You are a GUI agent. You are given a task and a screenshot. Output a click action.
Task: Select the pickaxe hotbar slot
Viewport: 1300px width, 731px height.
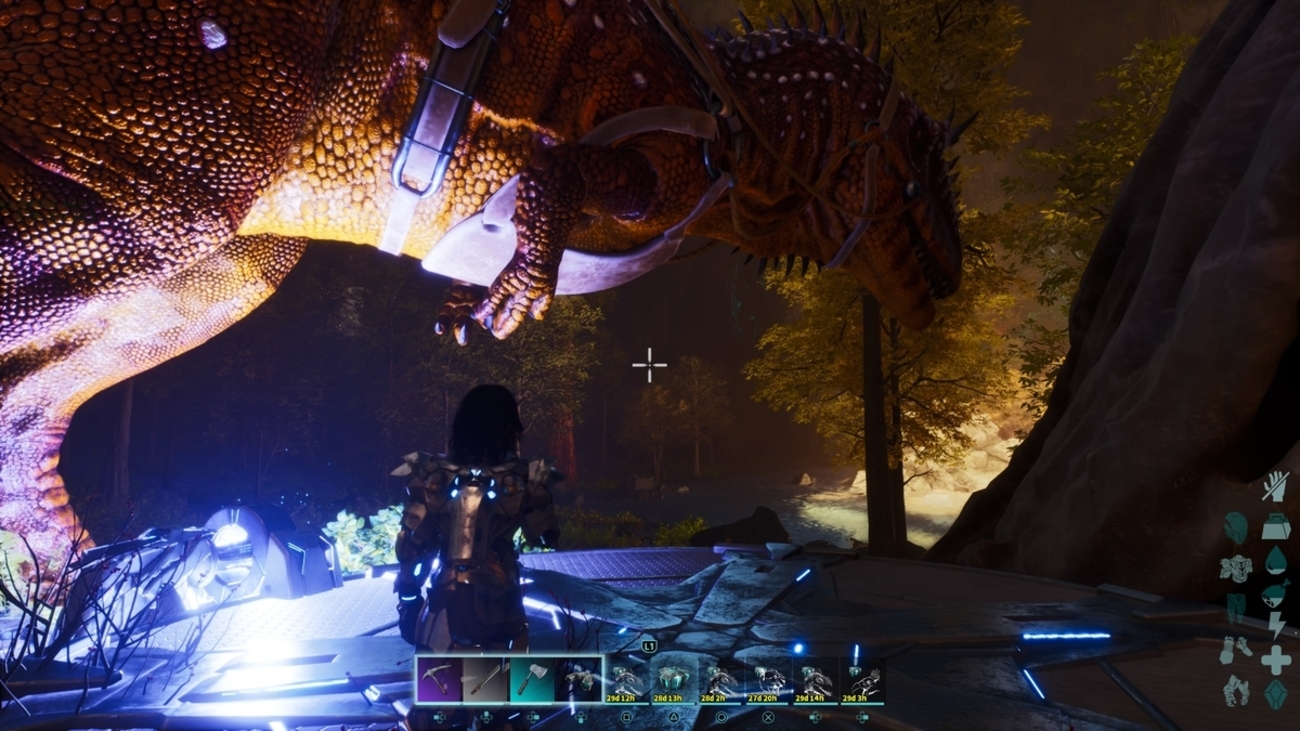(439, 679)
